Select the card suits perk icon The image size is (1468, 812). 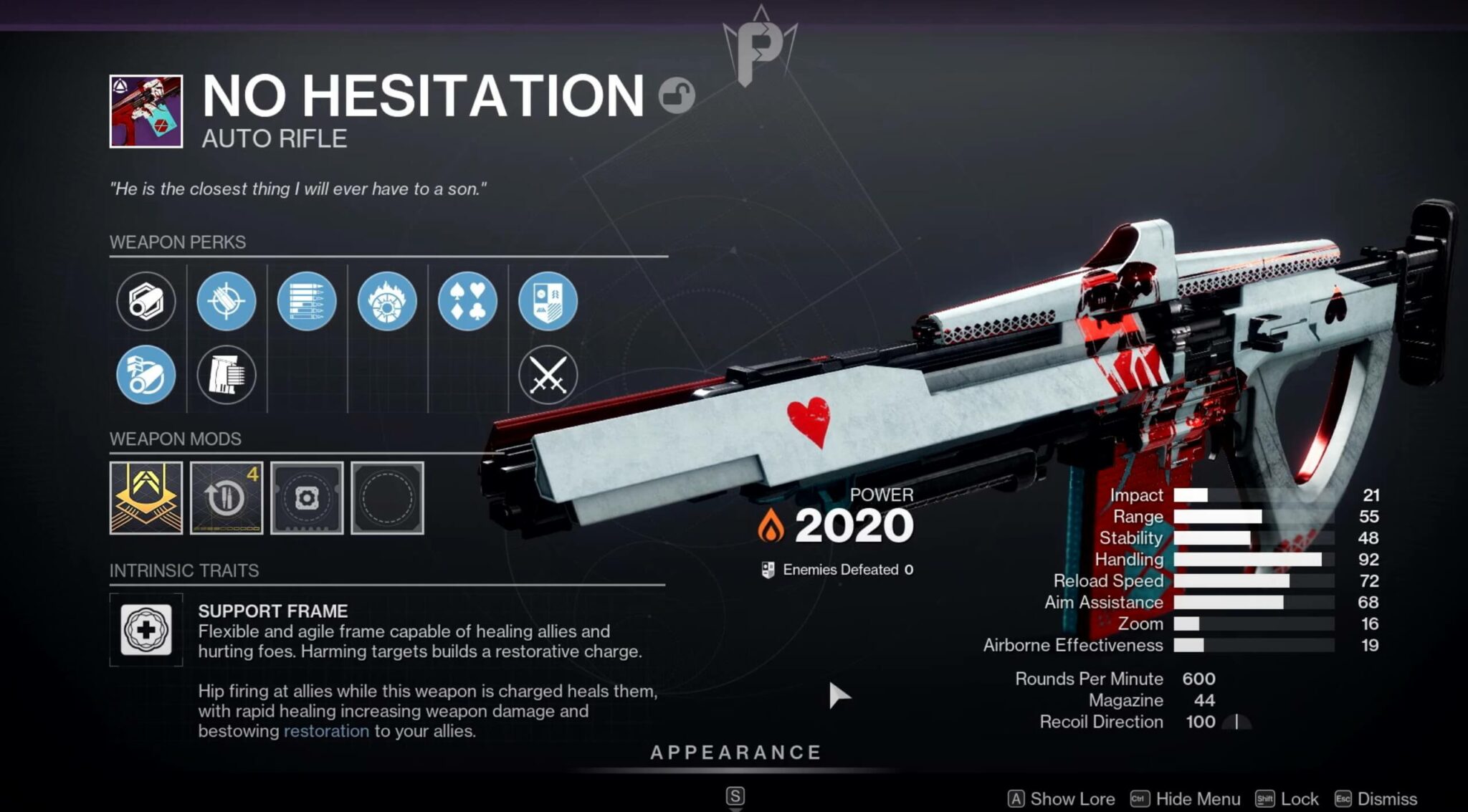tap(467, 302)
